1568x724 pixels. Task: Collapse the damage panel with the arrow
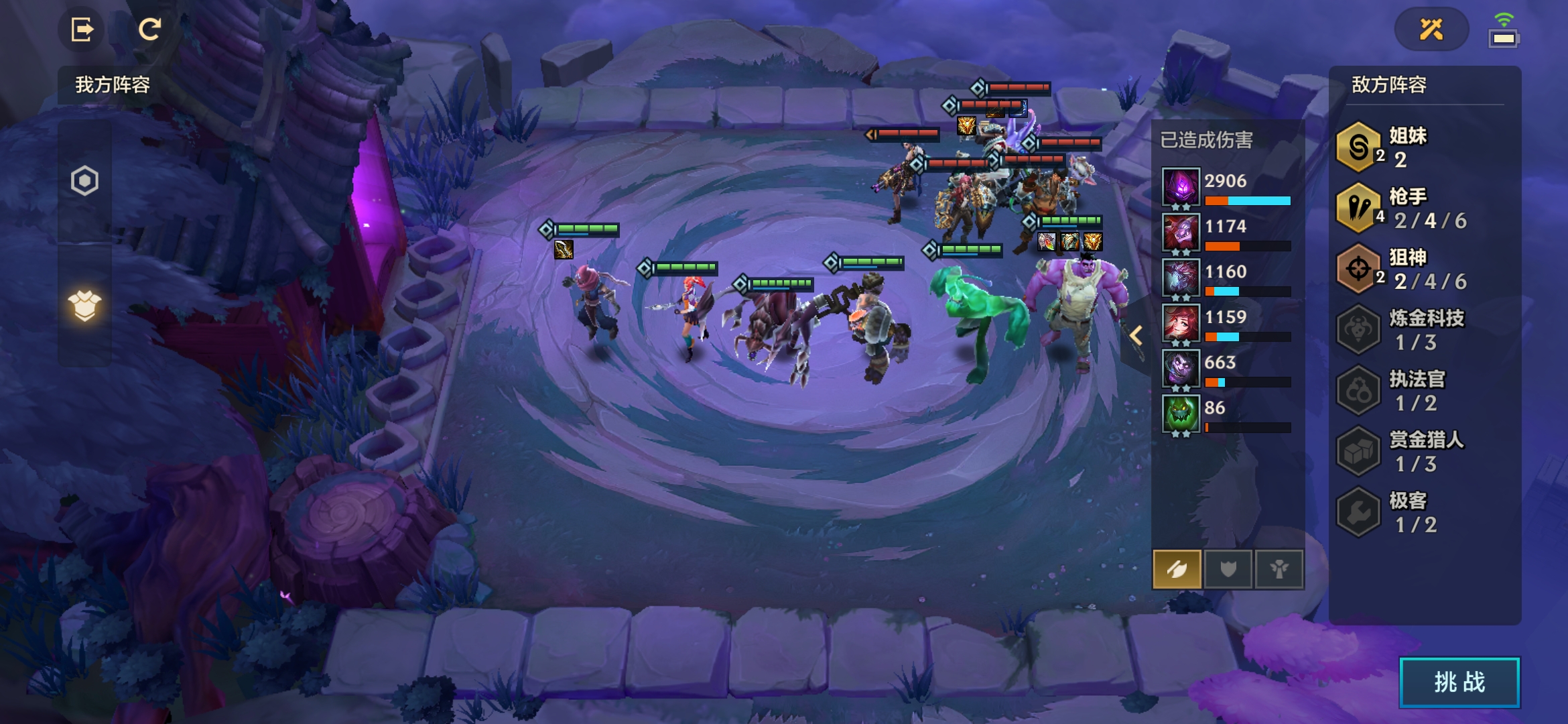click(1136, 335)
